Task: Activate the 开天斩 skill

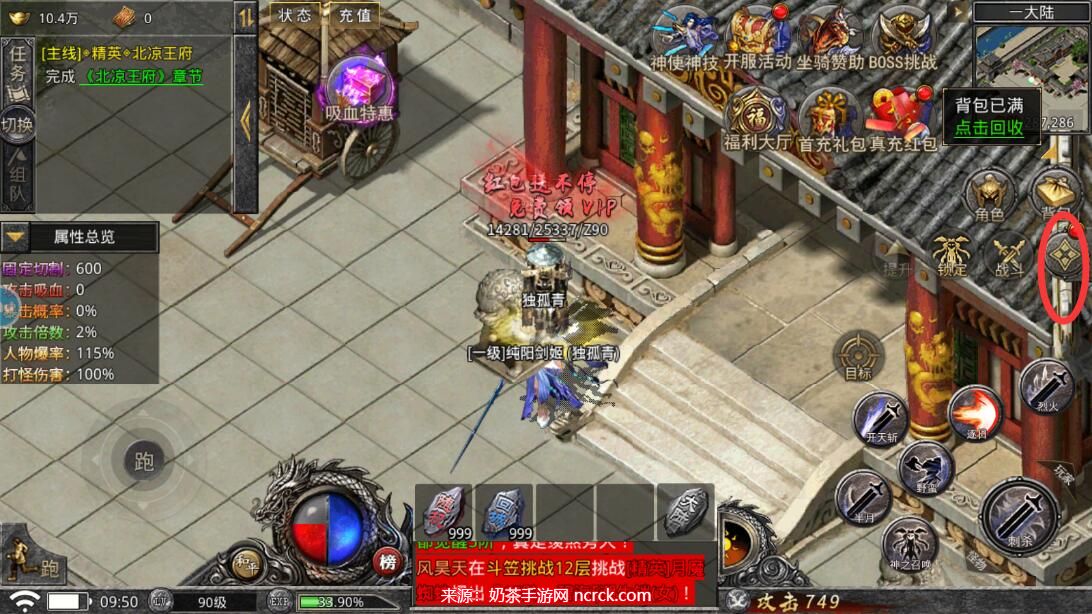Action: [880, 420]
